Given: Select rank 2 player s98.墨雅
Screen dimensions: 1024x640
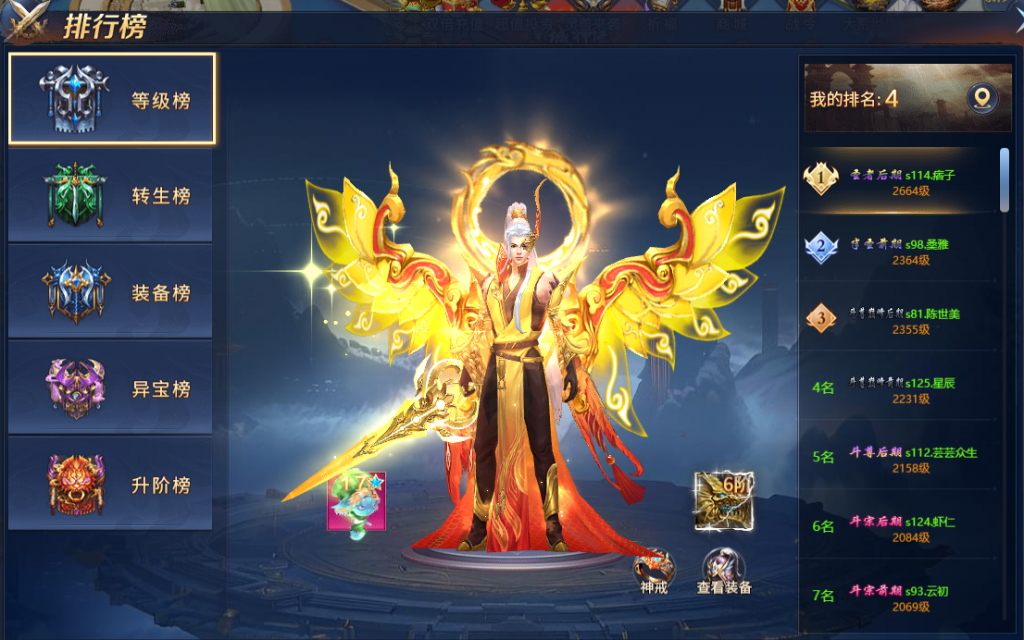Looking at the screenshot, I should [x=900, y=251].
